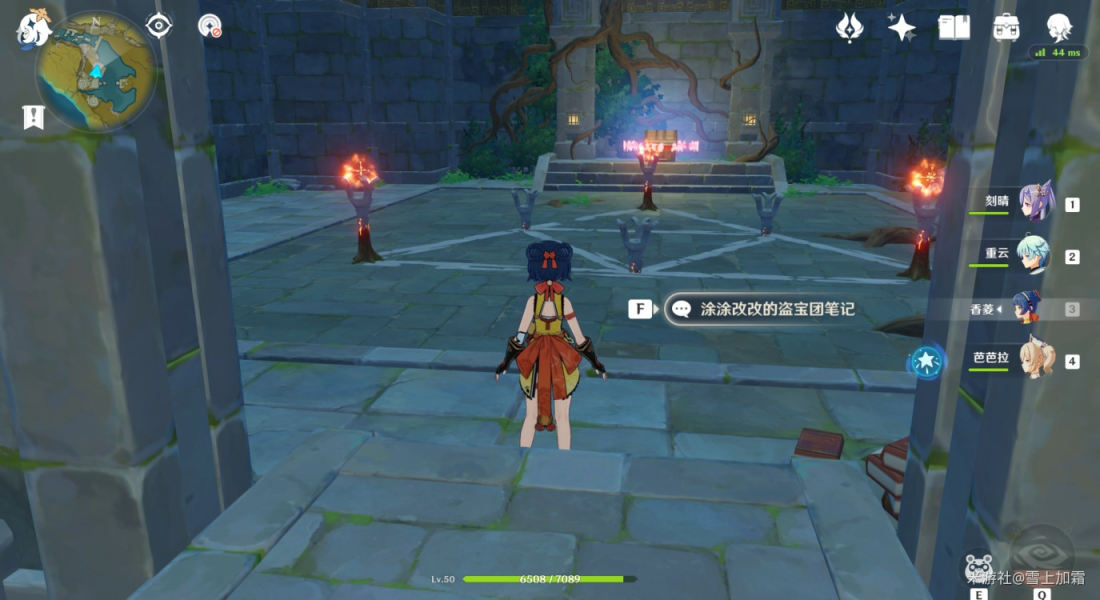The image size is (1100, 600).
Task: Open the Wish four-point star icon
Action: point(902,27)
